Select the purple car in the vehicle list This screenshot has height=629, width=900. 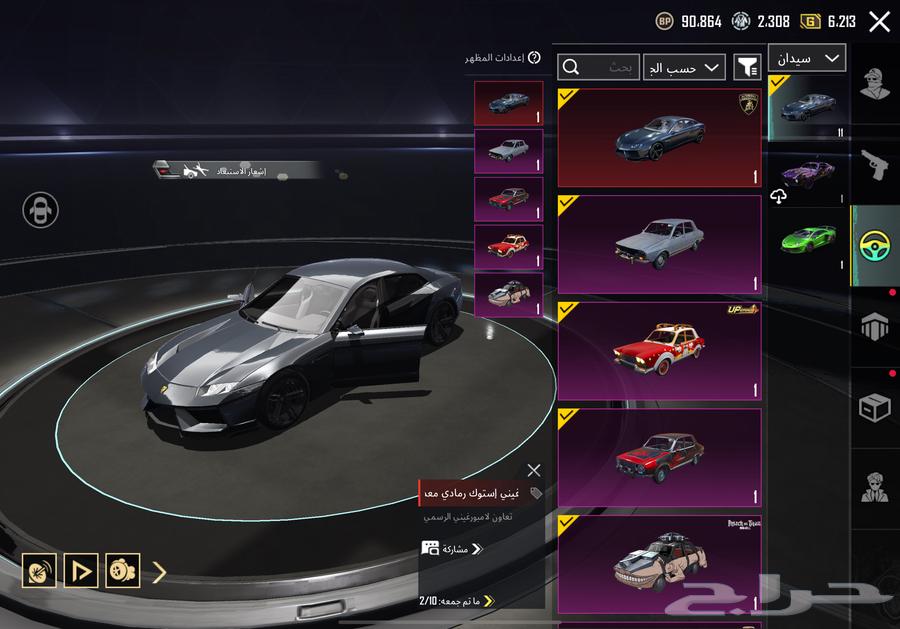[808, 173]
